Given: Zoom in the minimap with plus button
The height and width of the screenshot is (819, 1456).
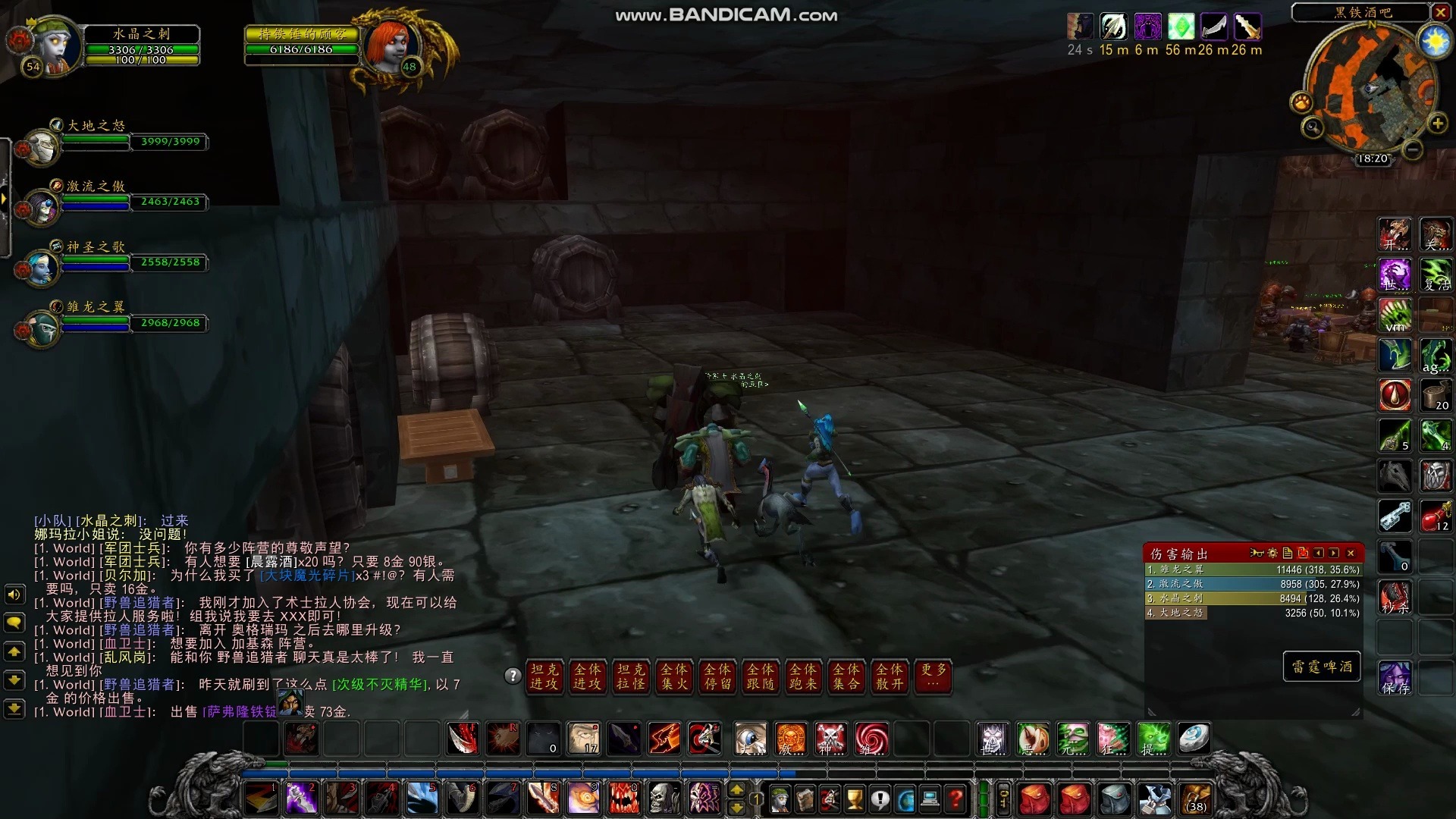Looking at the screenshot, I should (1437, 123).
